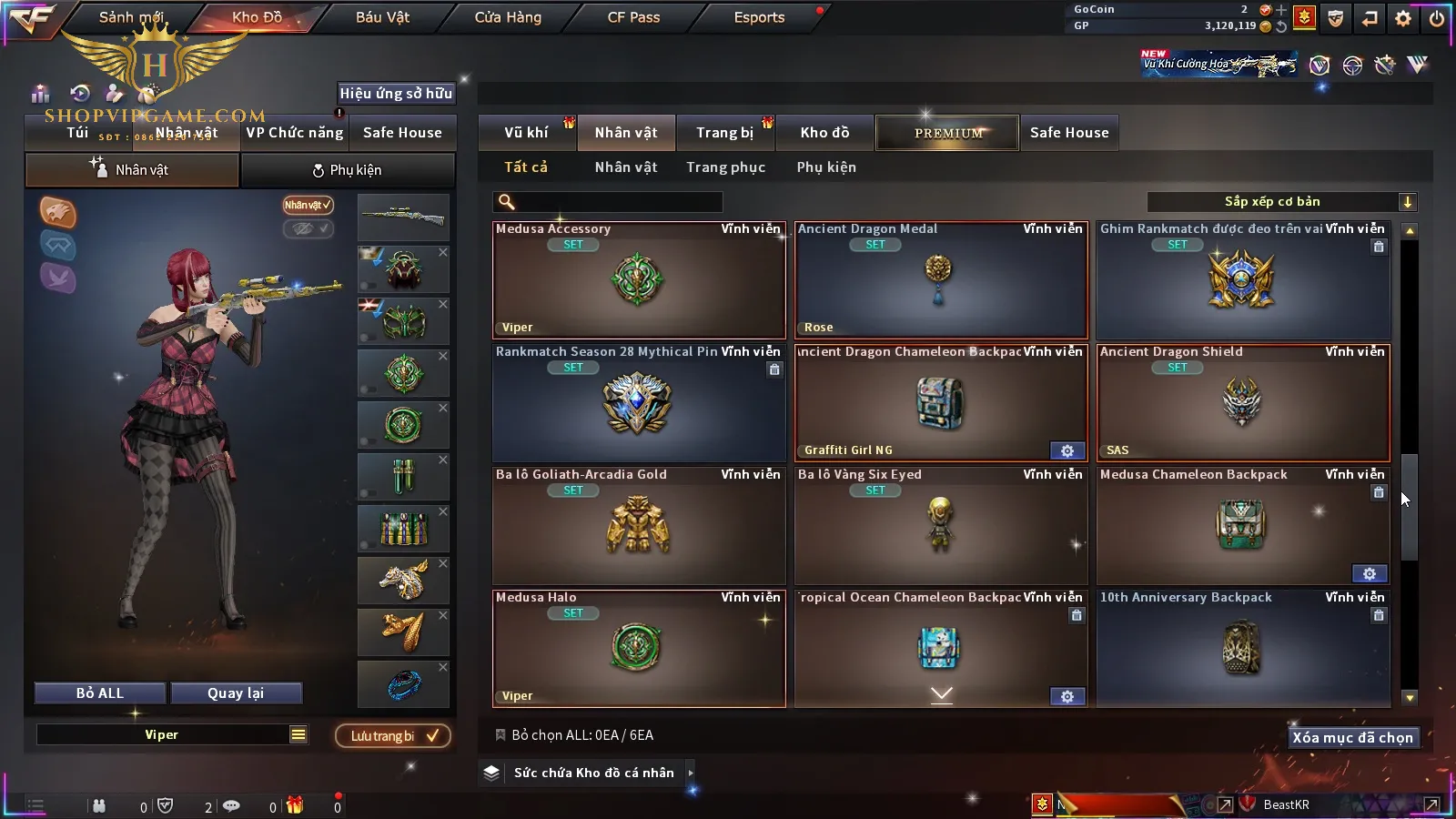Screen dimensions: 1456x819
Task: Switch to the Vũ khí inventory tab
Action: pos(526,133)
